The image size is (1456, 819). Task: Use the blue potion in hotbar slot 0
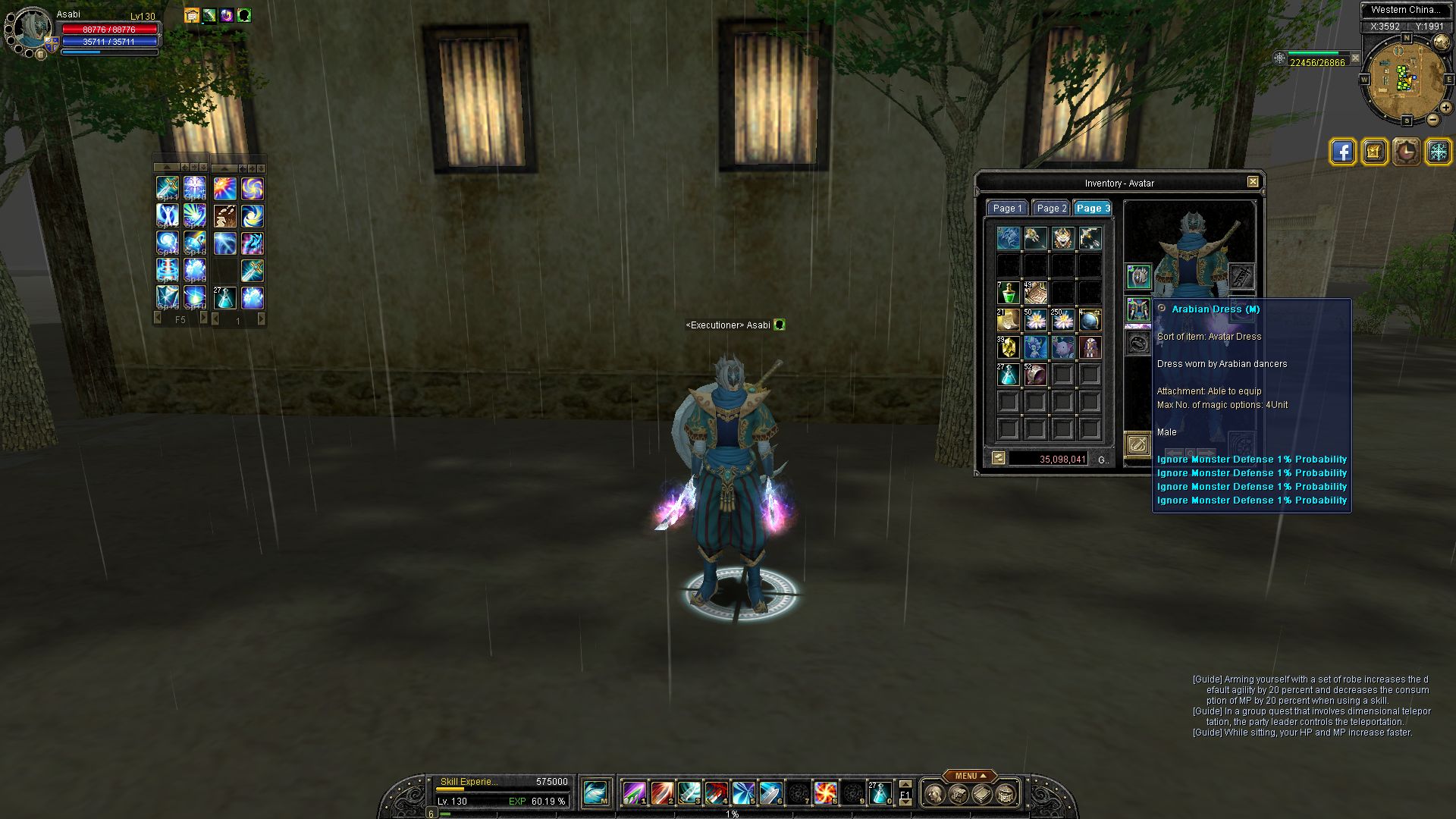(x=880, y=793)
